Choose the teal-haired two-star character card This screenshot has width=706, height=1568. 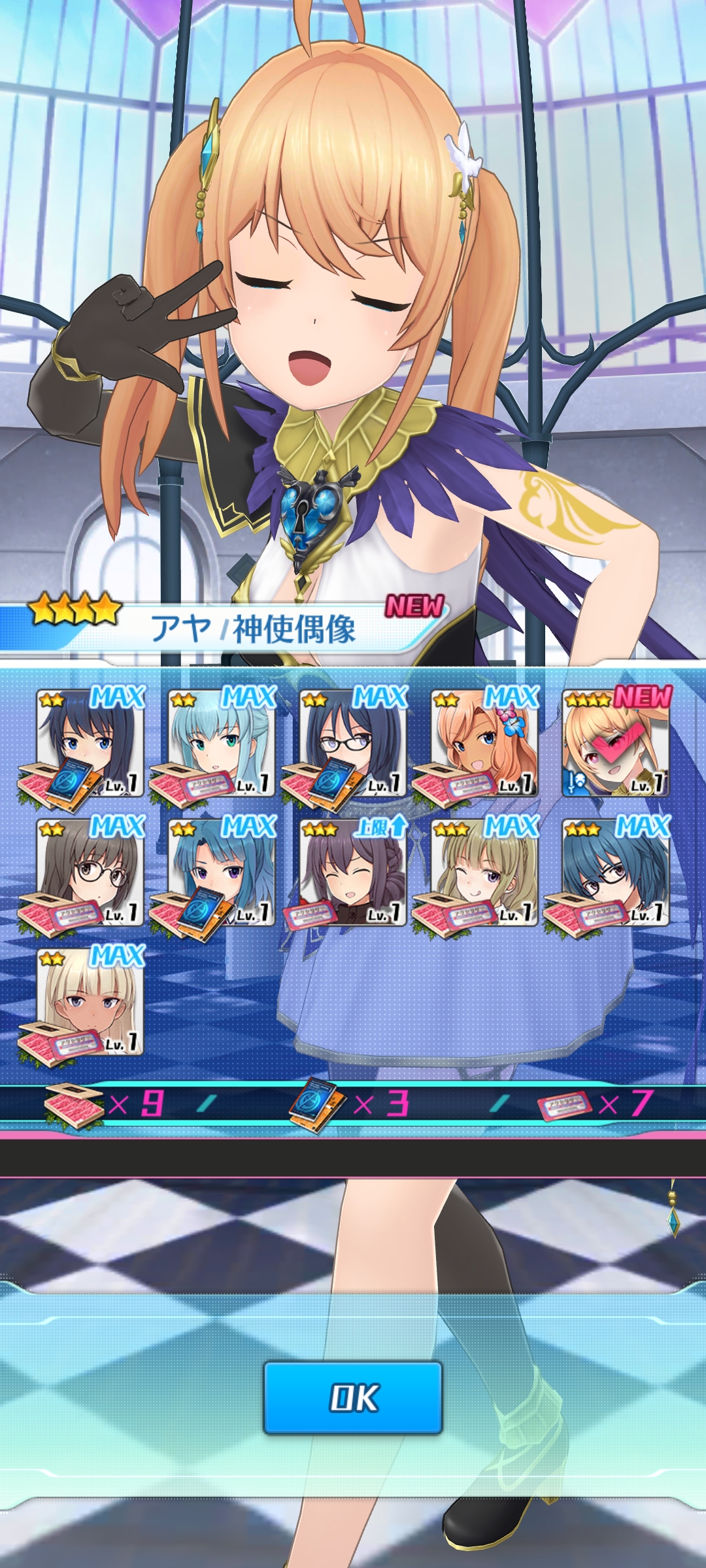[221, 743]
